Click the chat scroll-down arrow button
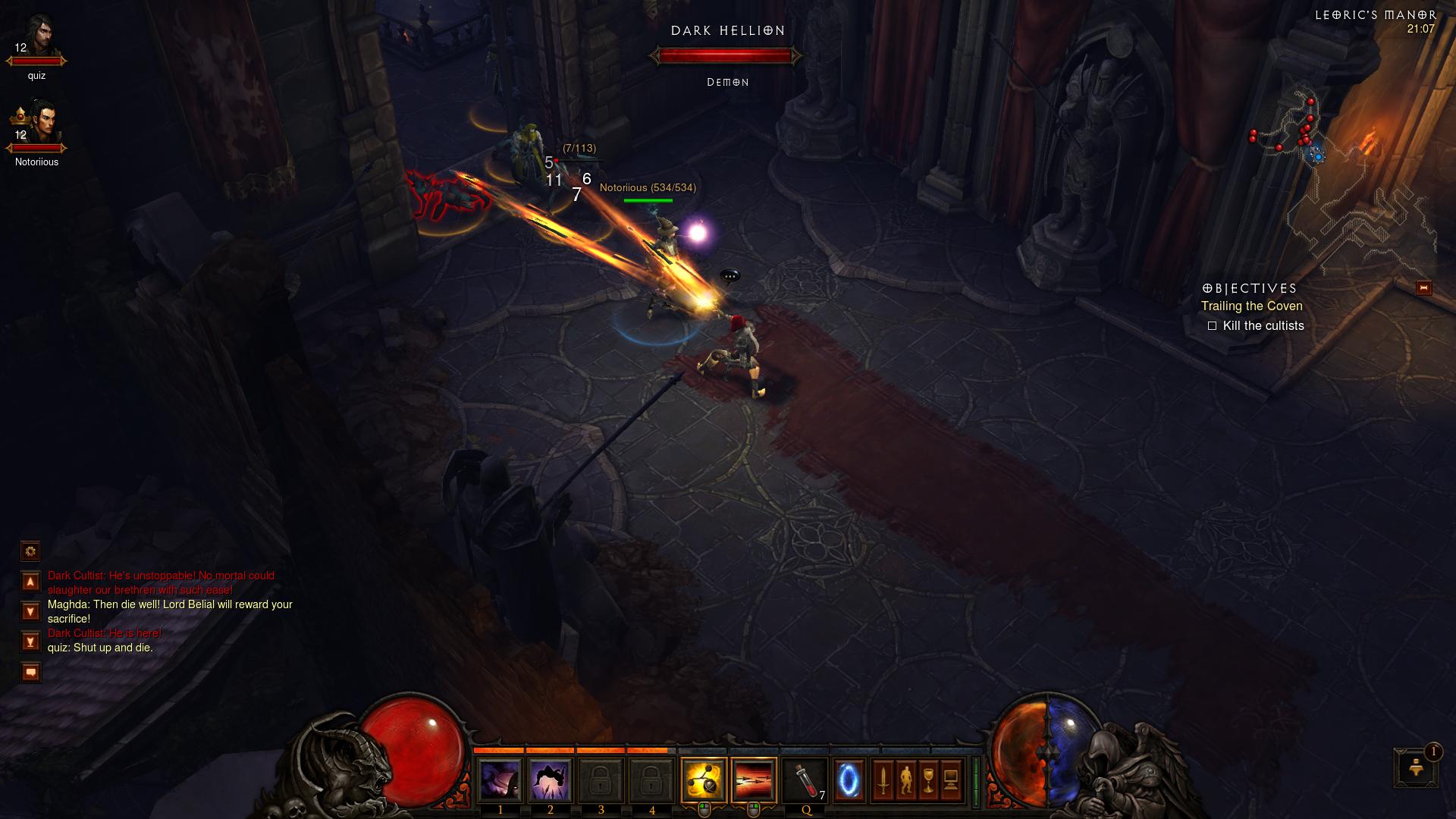1456x819 pixels. coord(30,611)
